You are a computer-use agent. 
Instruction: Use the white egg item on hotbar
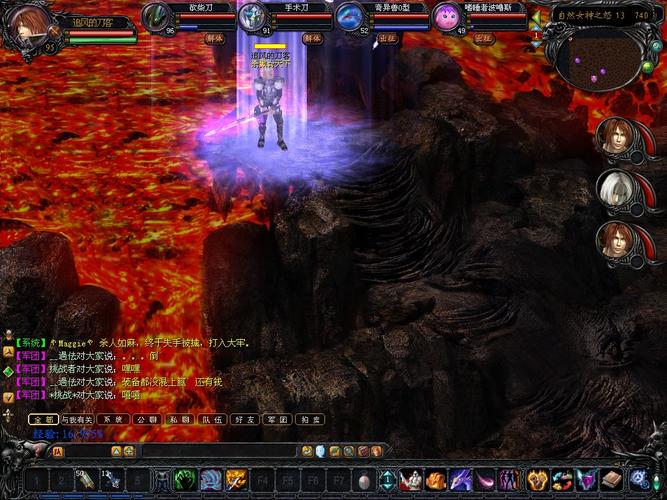[363, 480]
